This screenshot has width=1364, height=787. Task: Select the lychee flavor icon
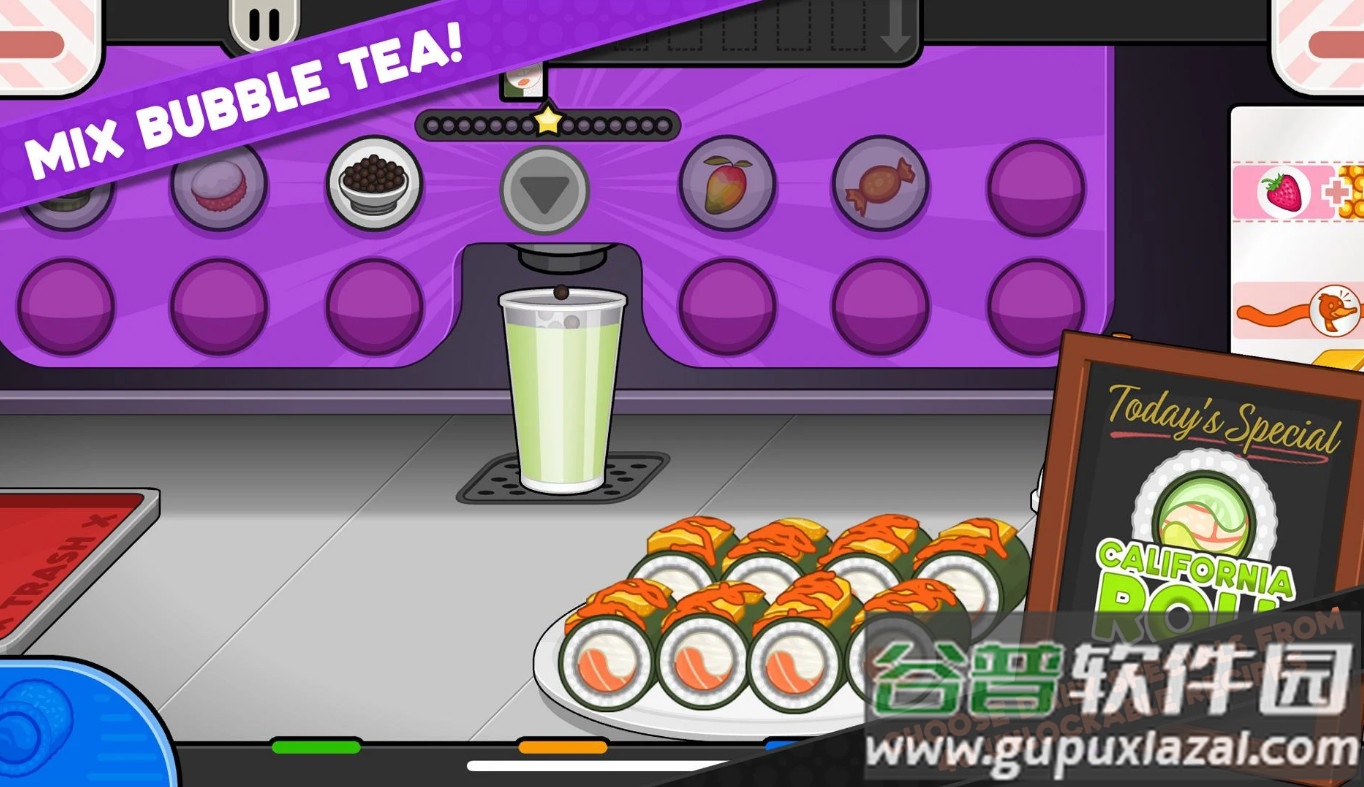(219, 190)
